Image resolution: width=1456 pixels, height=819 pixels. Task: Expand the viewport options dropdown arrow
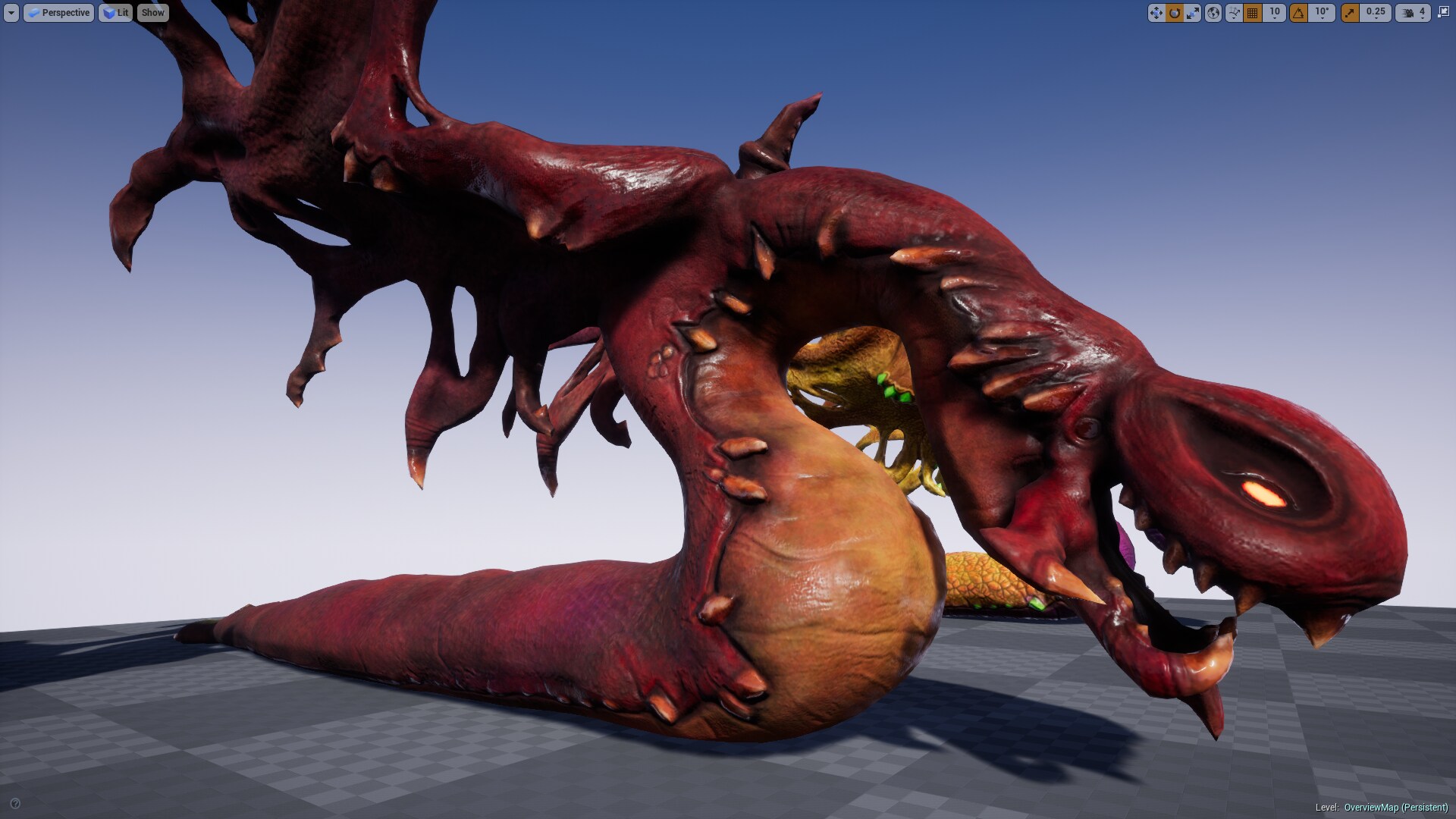(x=10, y=12)
